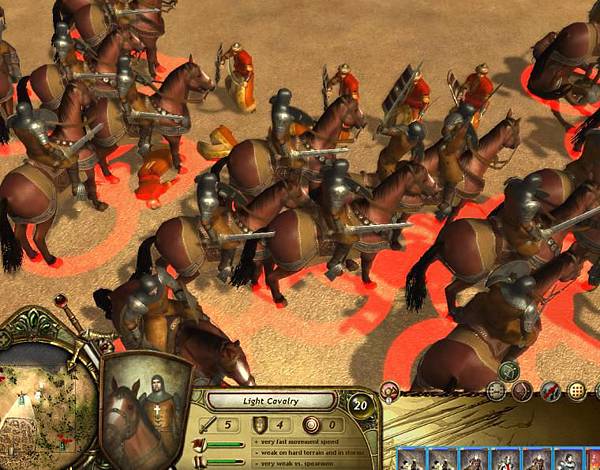600x470 pixels.
Task: Click the pink round button beside the 20 badge
Action: tap(390, 391)
